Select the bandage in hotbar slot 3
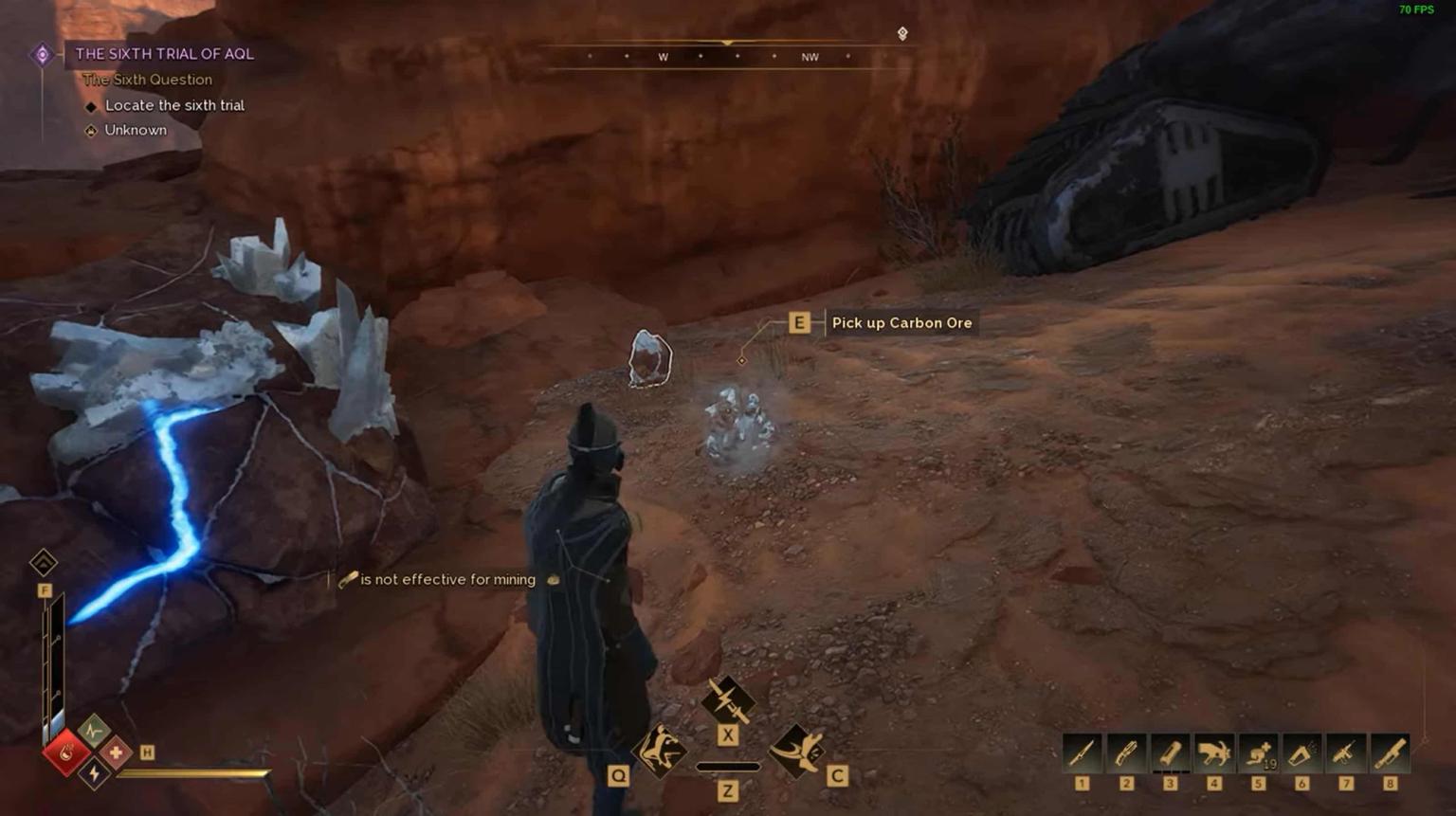Image resolution: width=1456 pixels, height=816 pixels. coord(1171,751)
